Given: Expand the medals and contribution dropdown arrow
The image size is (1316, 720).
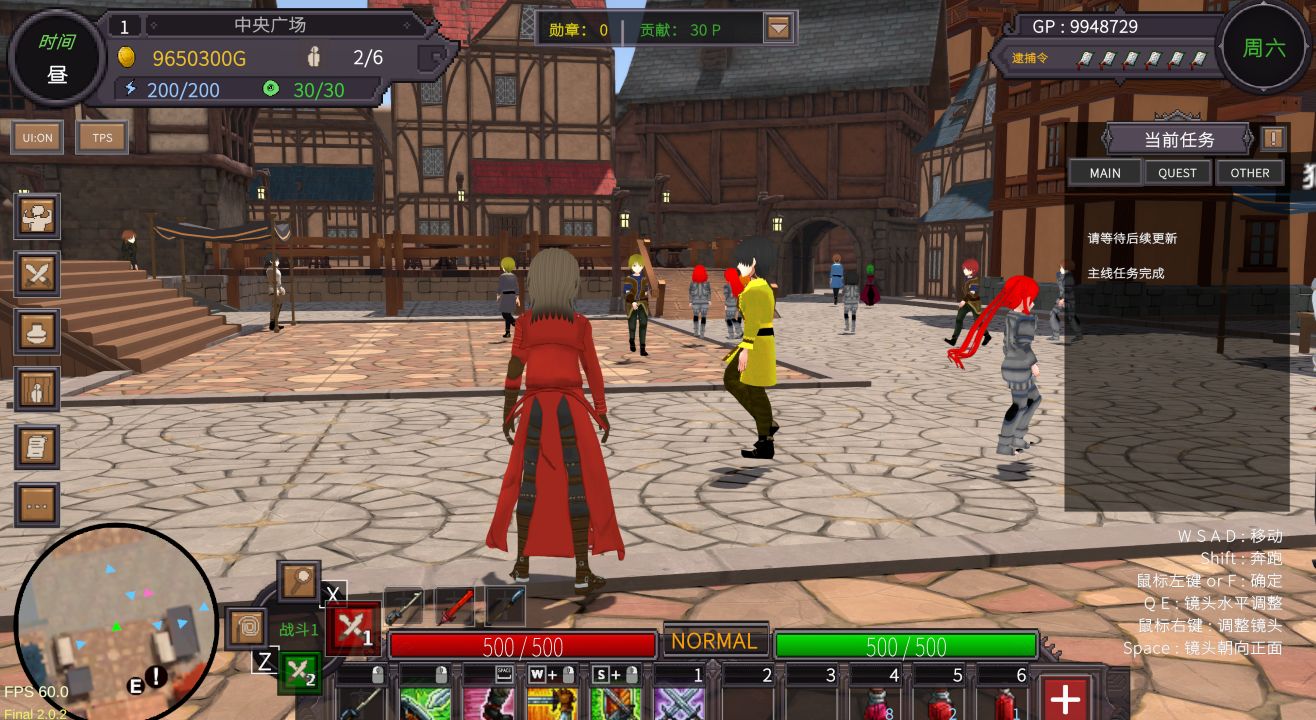Looking at the screenshot, I should pos(778,29).
